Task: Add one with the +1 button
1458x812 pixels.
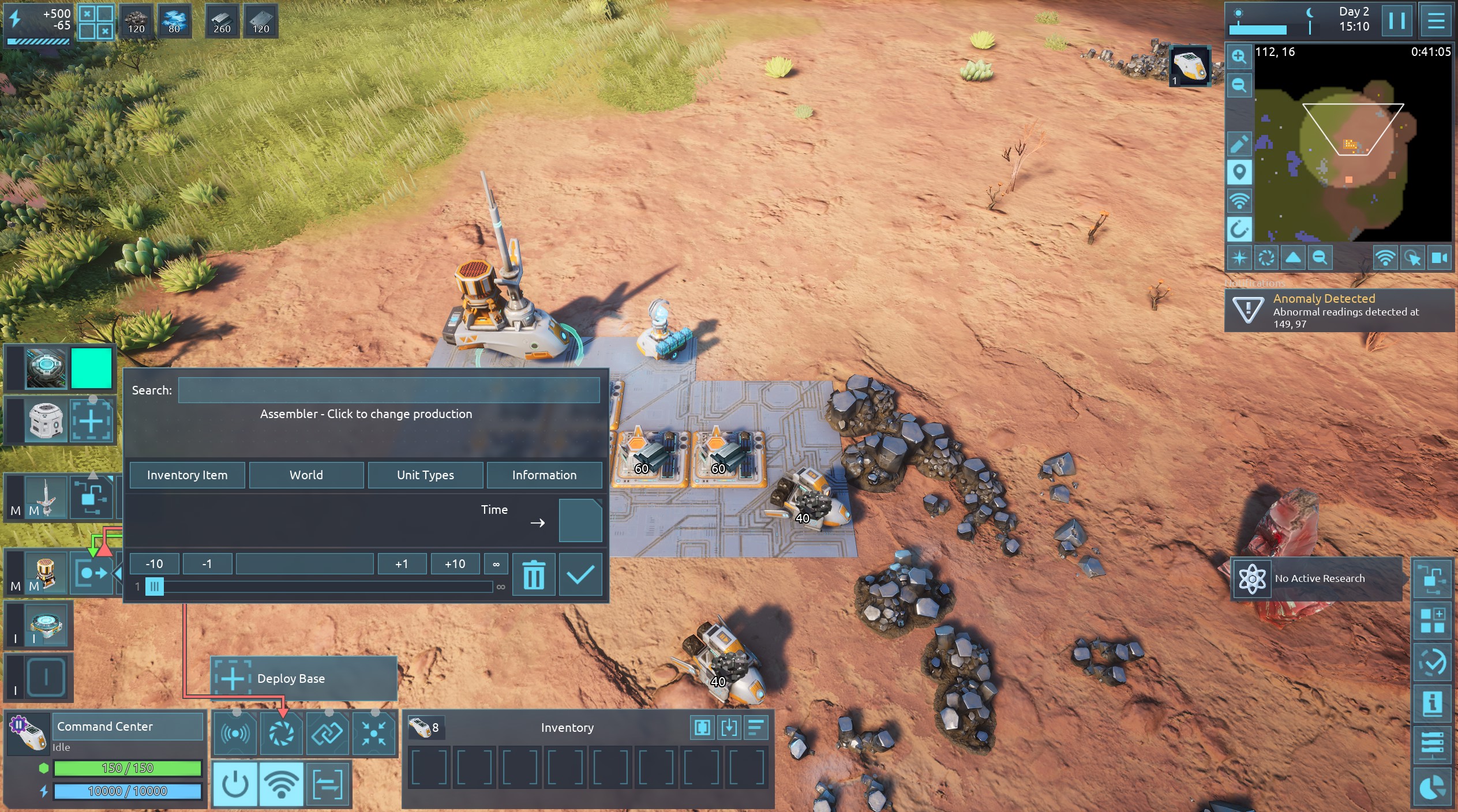Action: (x=402, y=563)
